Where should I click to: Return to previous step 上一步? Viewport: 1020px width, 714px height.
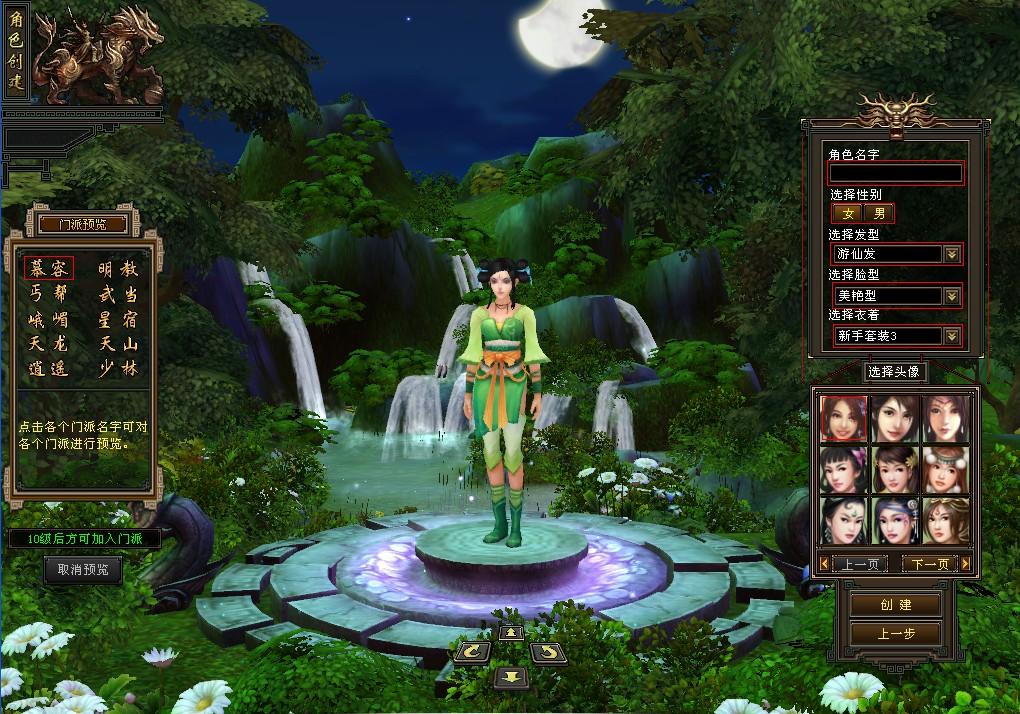[x=895, y=633]
